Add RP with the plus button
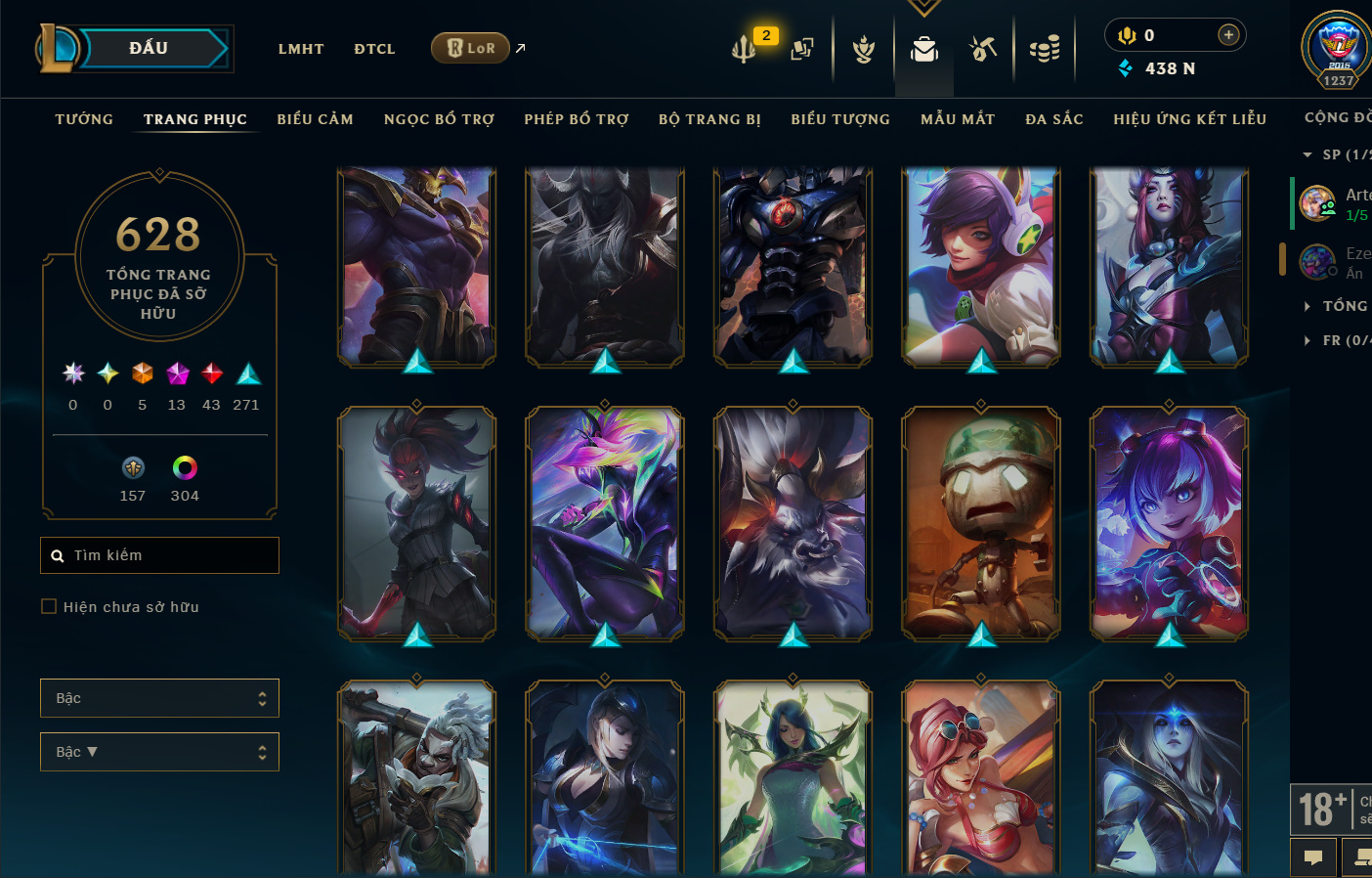Screen dimensions: 1372x878 [1228, 35]
